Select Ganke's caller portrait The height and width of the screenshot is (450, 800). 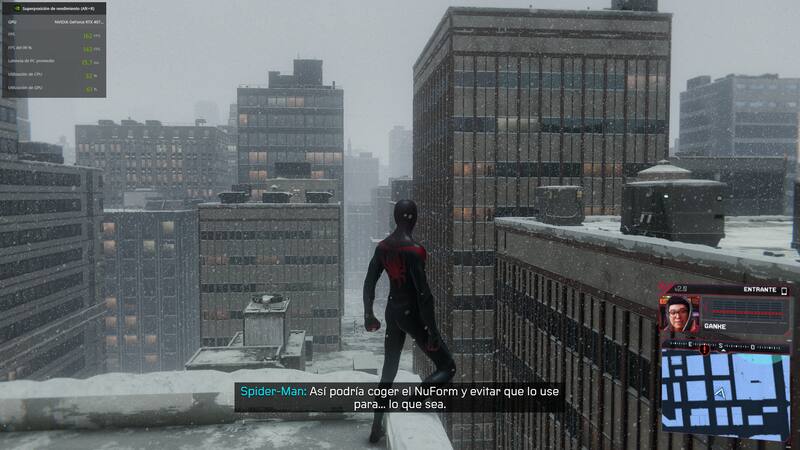click(x=679, y=316)
